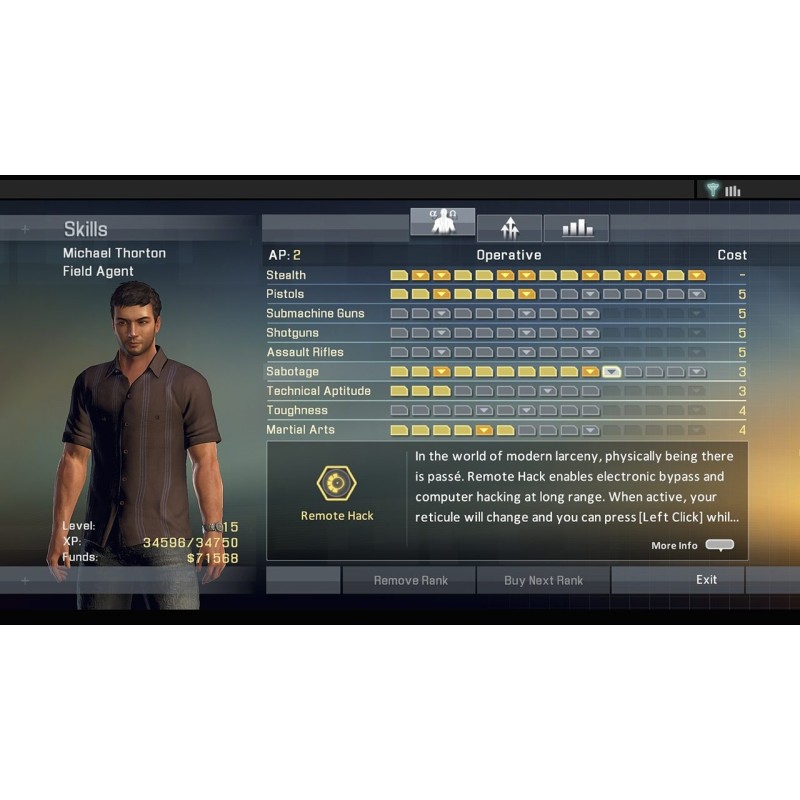Screen dimensions: 800x800
Task: Select the Martial Arts skill
Action: point(300,430)
